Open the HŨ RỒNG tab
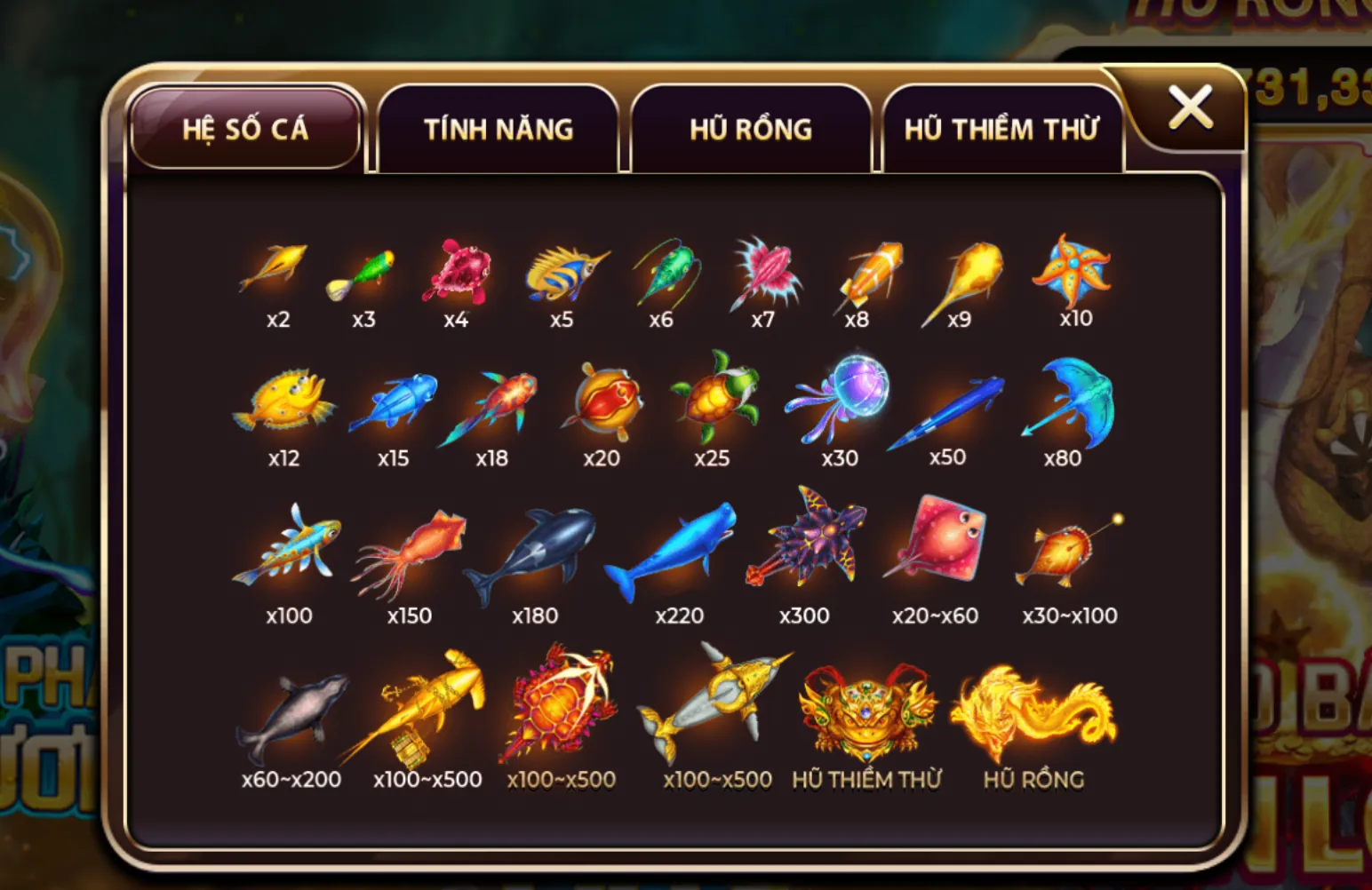This screenshot has width=1372, height=890. pyautogui.click(x=751, y=129)
